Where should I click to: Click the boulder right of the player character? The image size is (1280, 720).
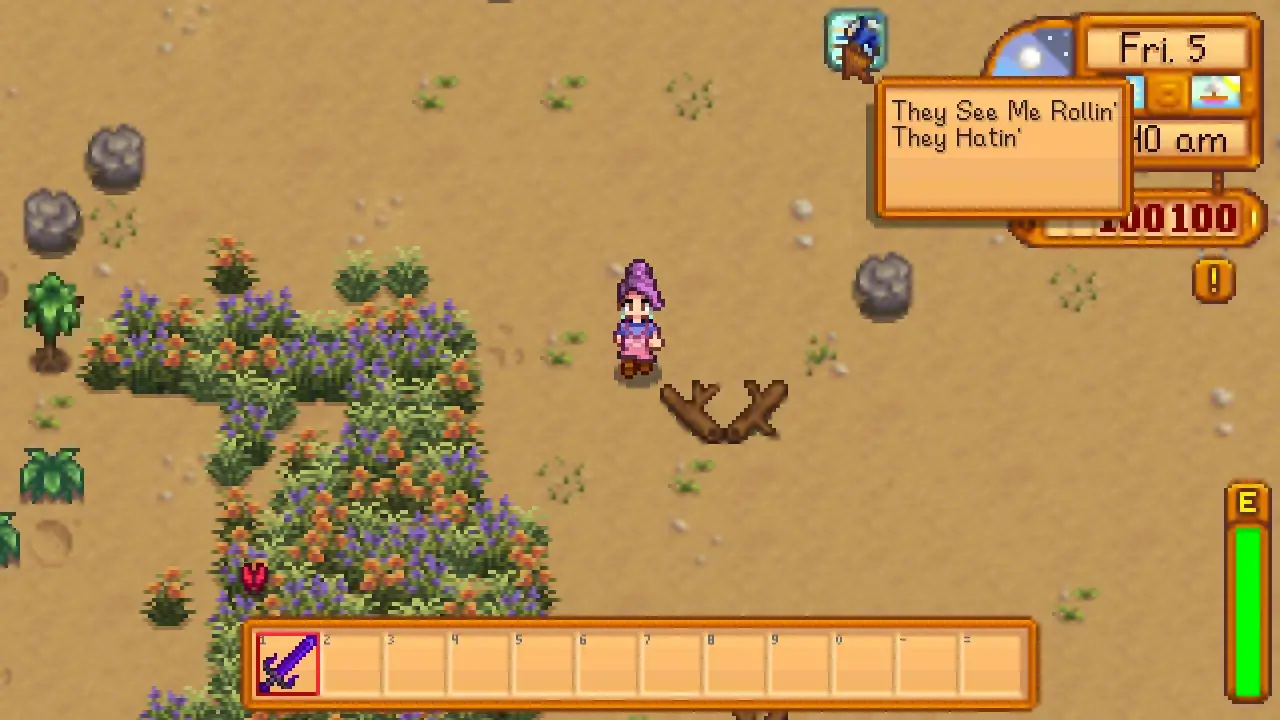point(884,287)
